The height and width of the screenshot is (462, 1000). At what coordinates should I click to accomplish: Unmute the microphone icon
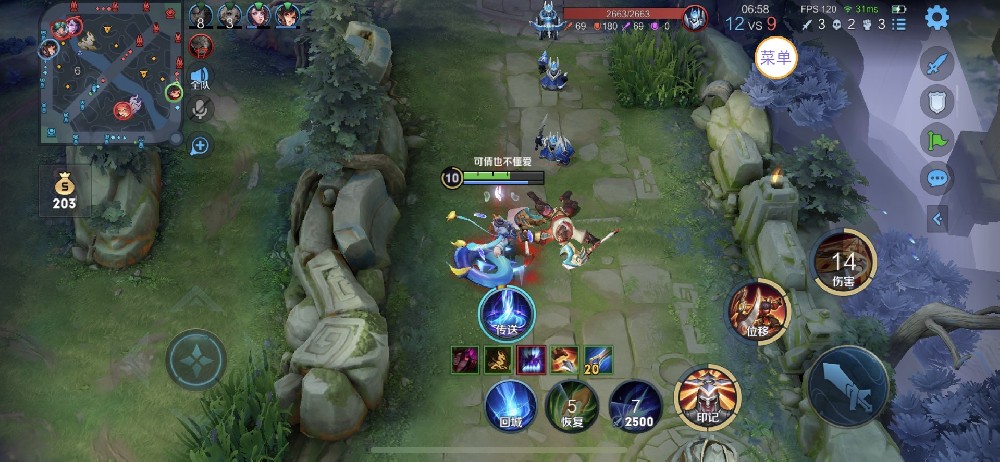(201, 109)
